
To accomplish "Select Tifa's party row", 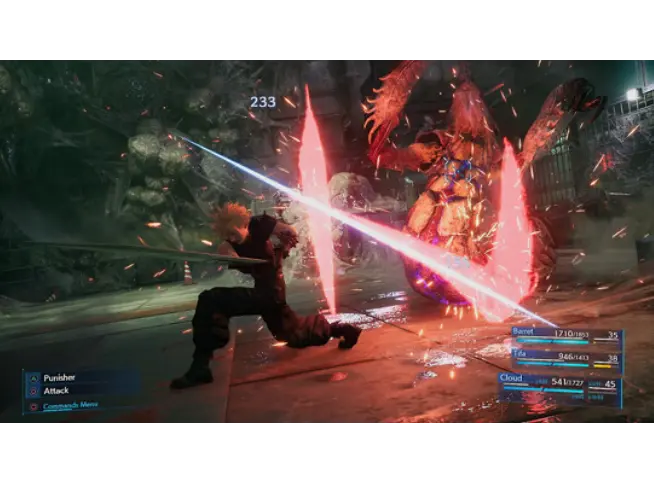I will pyautogui.click(x=558, y=354).
